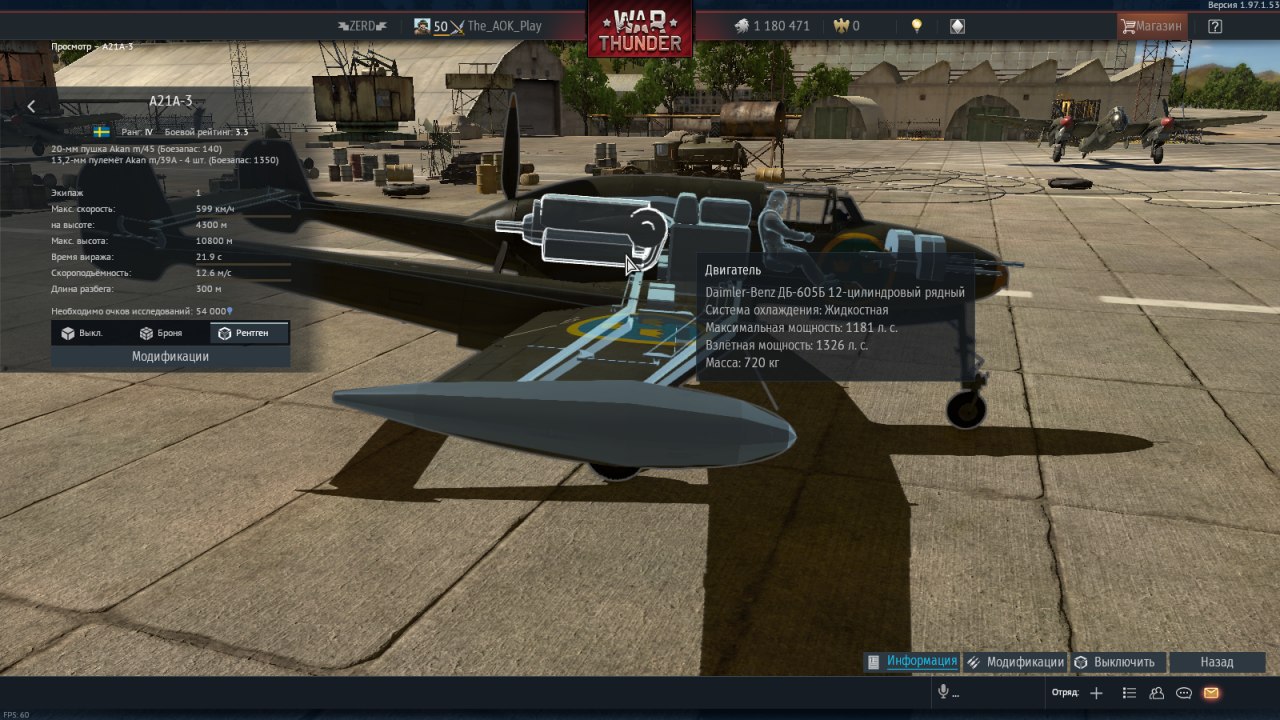Go back using the left arrow
Viewport: 1280px width, 720px height.
point(31,106)
